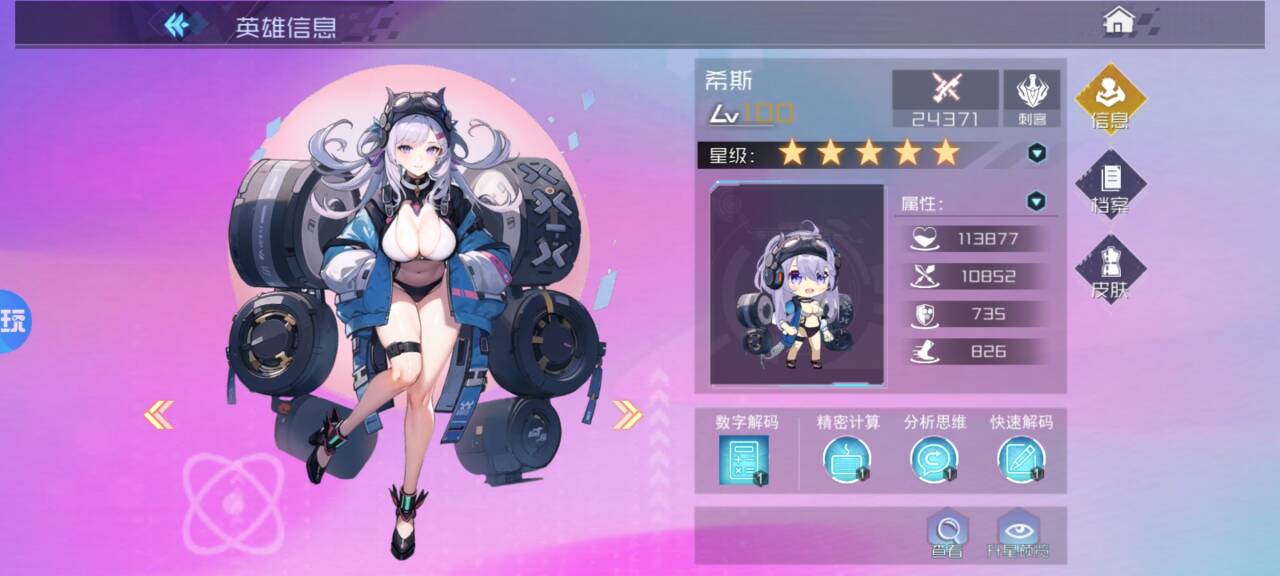Click the chibi hero portrait thumbnail
Screen dimensions: 1280x576
pos(797,285)
